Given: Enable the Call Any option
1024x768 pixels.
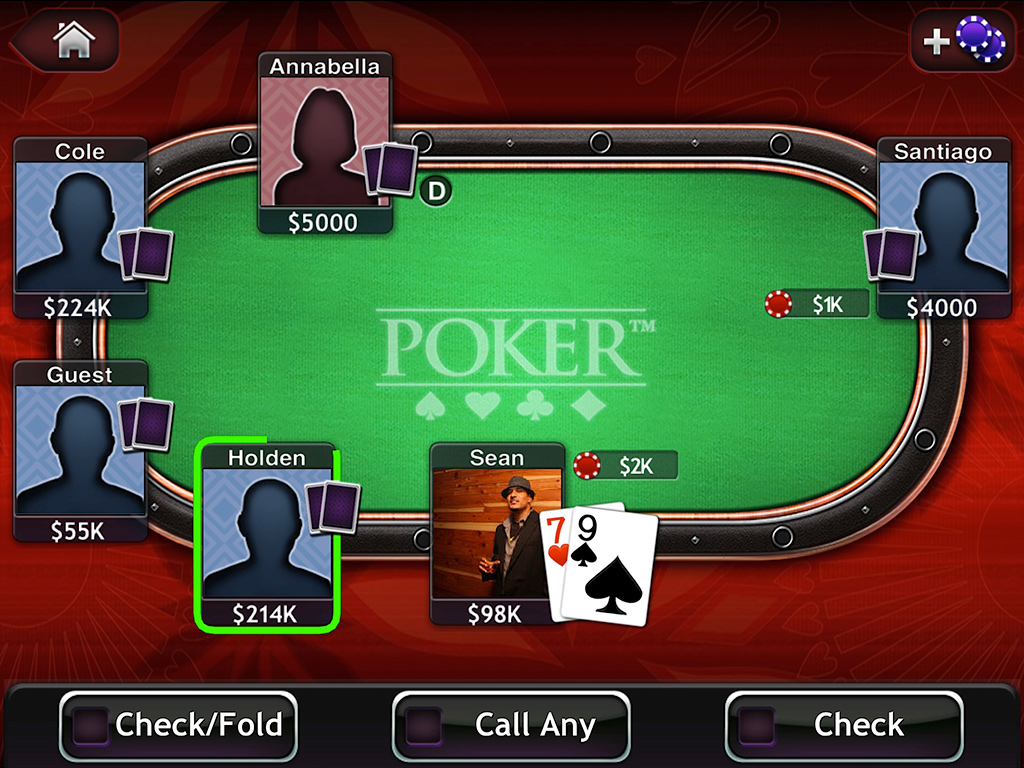Looking at the screenshot, I should pos(511,724).
